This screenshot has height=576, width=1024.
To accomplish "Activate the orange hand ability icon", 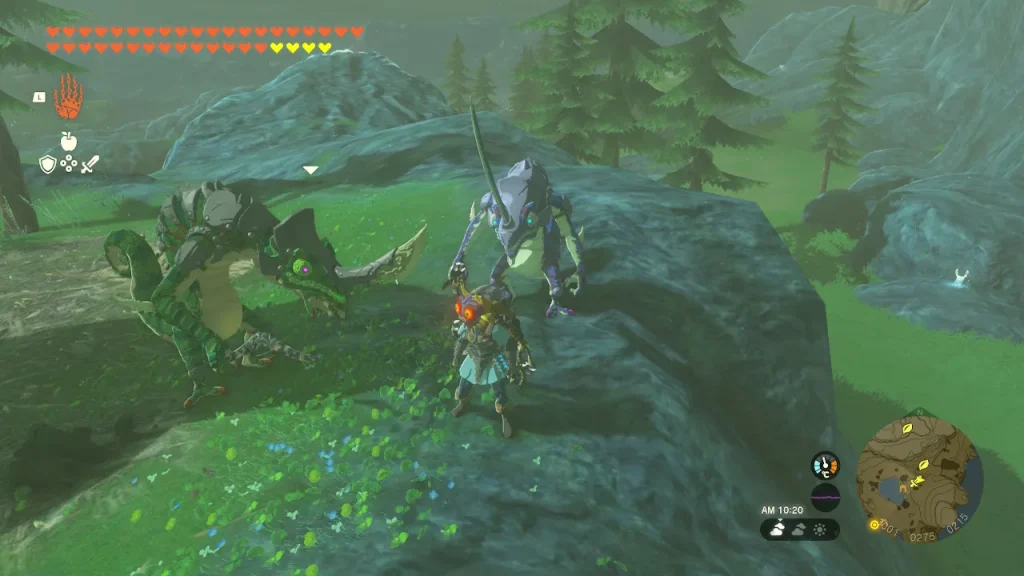I will (68, 97).
